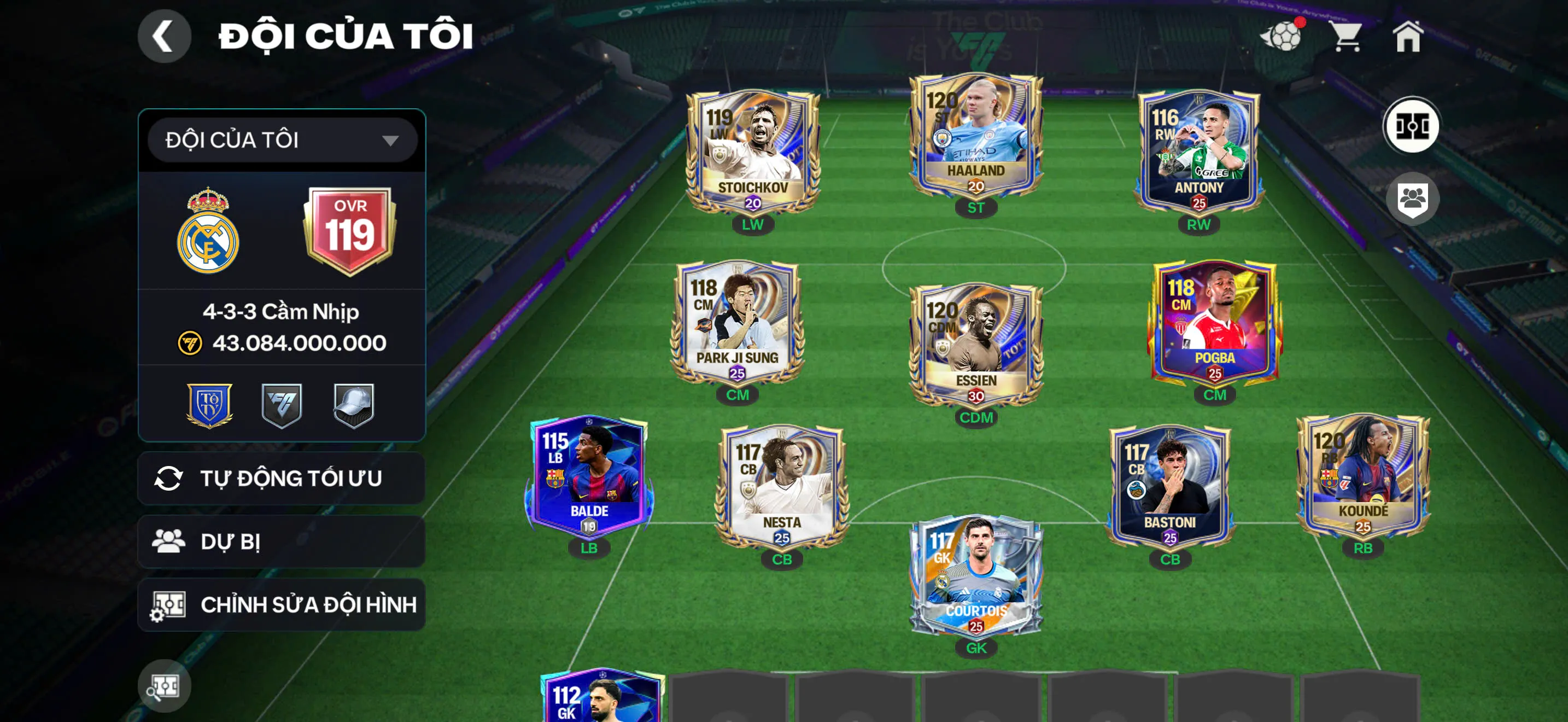Open Chỉnh Sửa Đội Hình editor
Image resolution: width=1568 pixels, height=722 pixels.
(282, 604)
